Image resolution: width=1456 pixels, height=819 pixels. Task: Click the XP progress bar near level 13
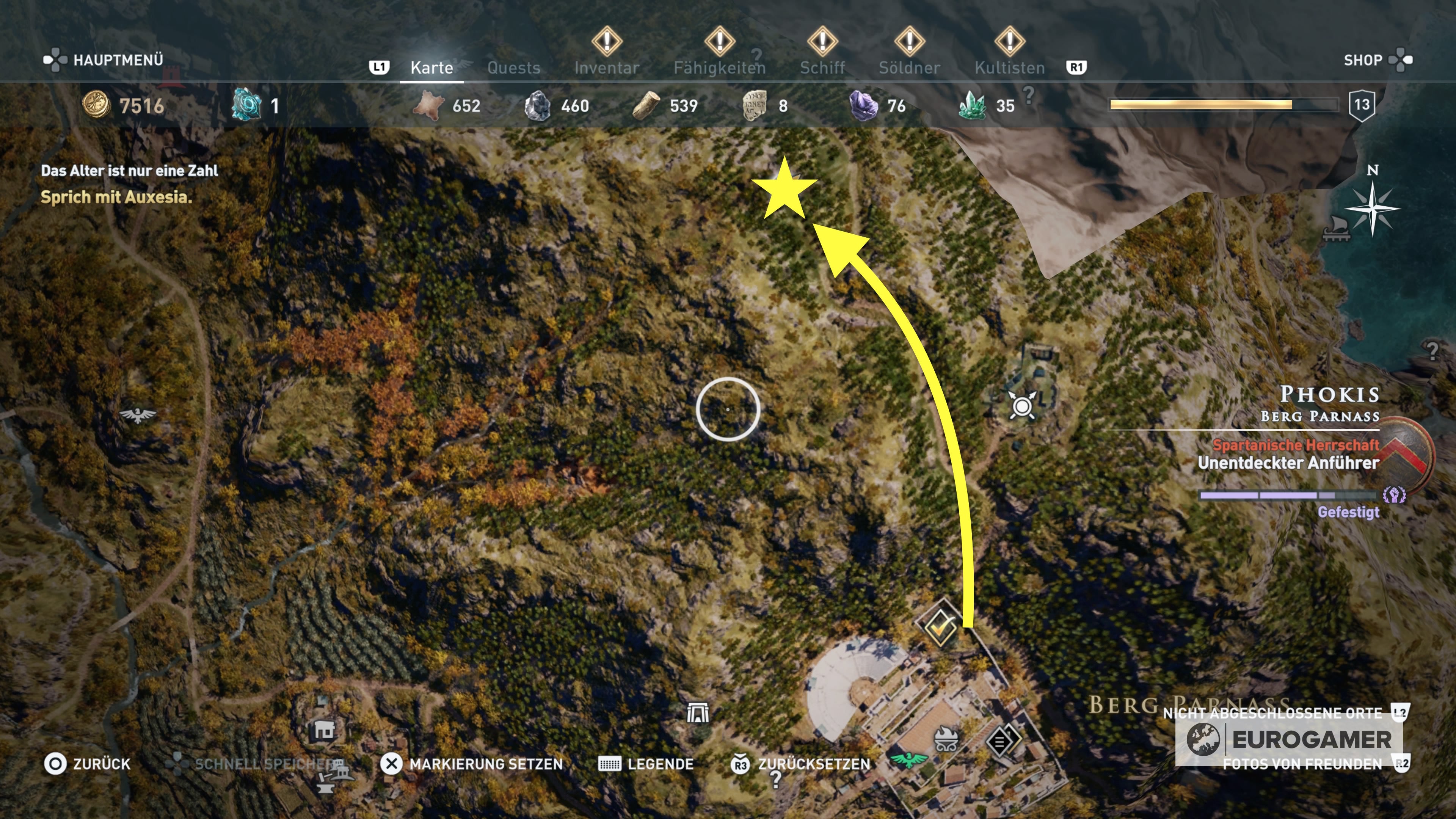tap(1224, 105)
